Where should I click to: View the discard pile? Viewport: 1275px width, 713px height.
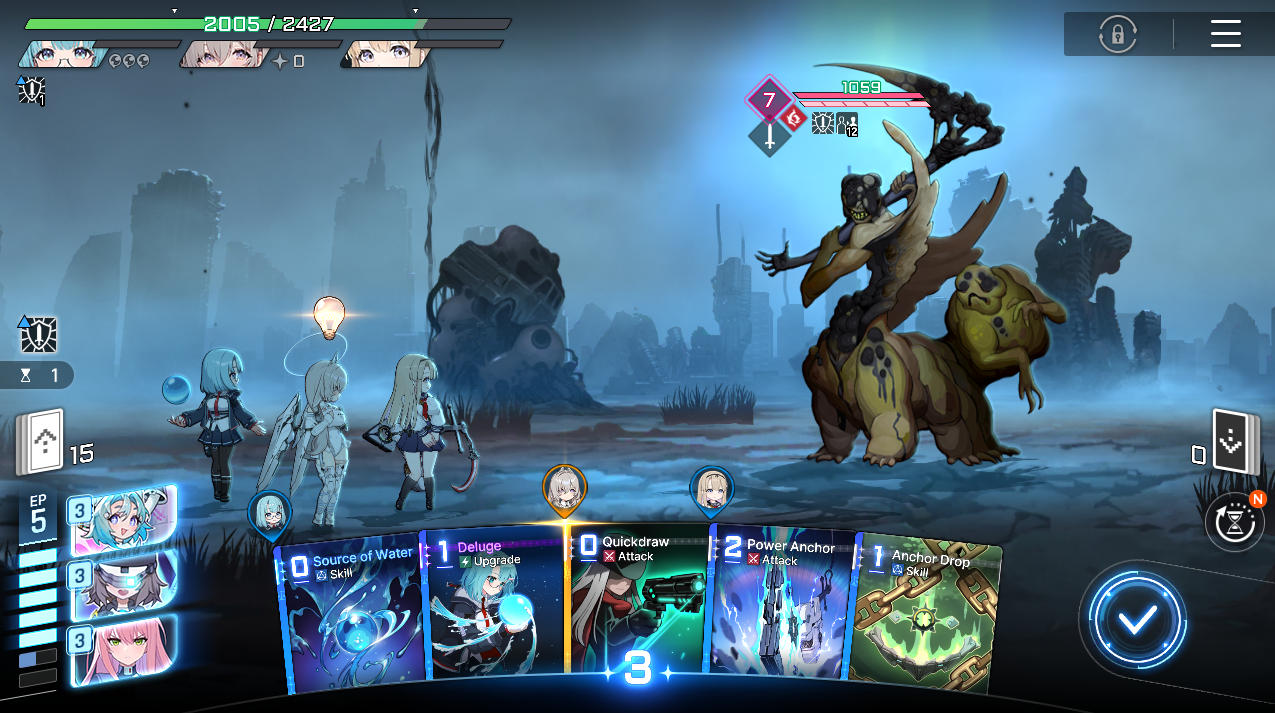[x=1233, y=442]
